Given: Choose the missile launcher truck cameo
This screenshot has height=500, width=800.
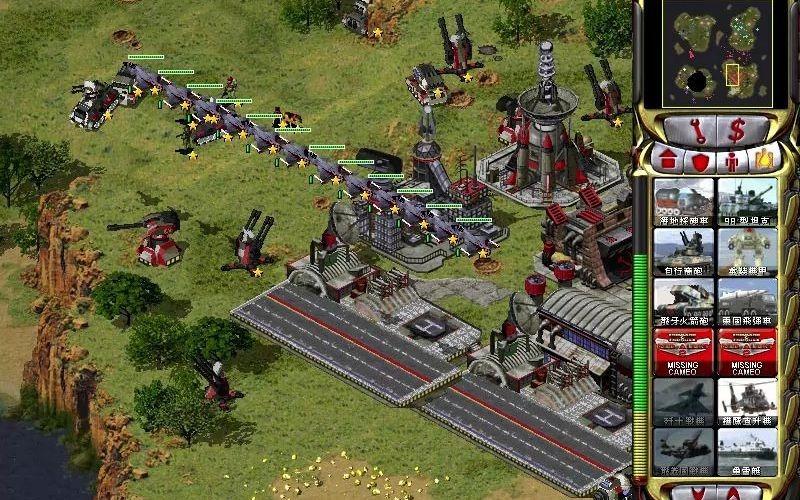Looking at the screenshot, I should (x=746, y=301).
